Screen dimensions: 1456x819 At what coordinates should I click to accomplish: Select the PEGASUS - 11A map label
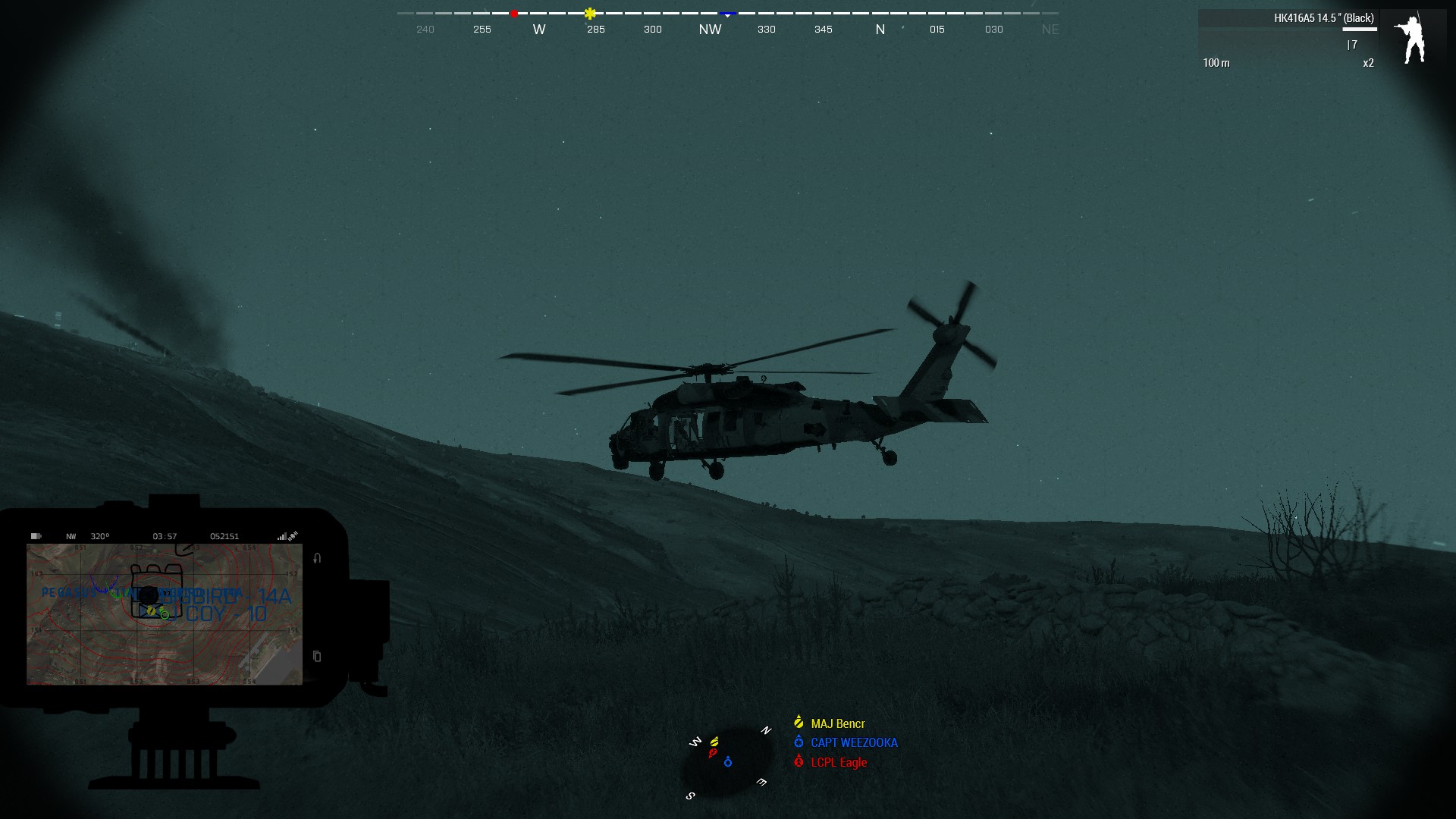click(x=76, y=592)
